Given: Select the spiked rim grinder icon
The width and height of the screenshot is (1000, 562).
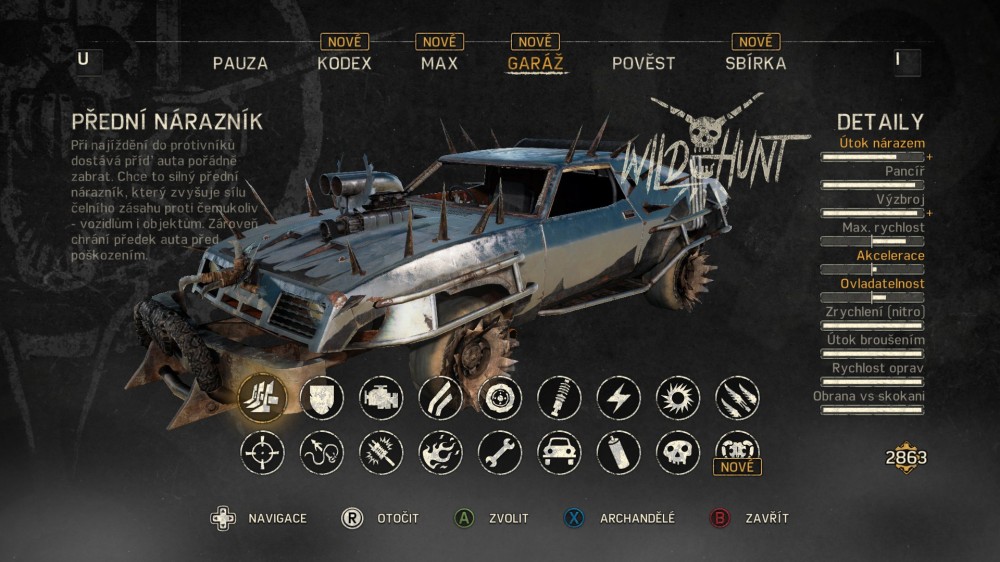Looking at the screenshot, I should pyautogui.click(x=678, y=398).
